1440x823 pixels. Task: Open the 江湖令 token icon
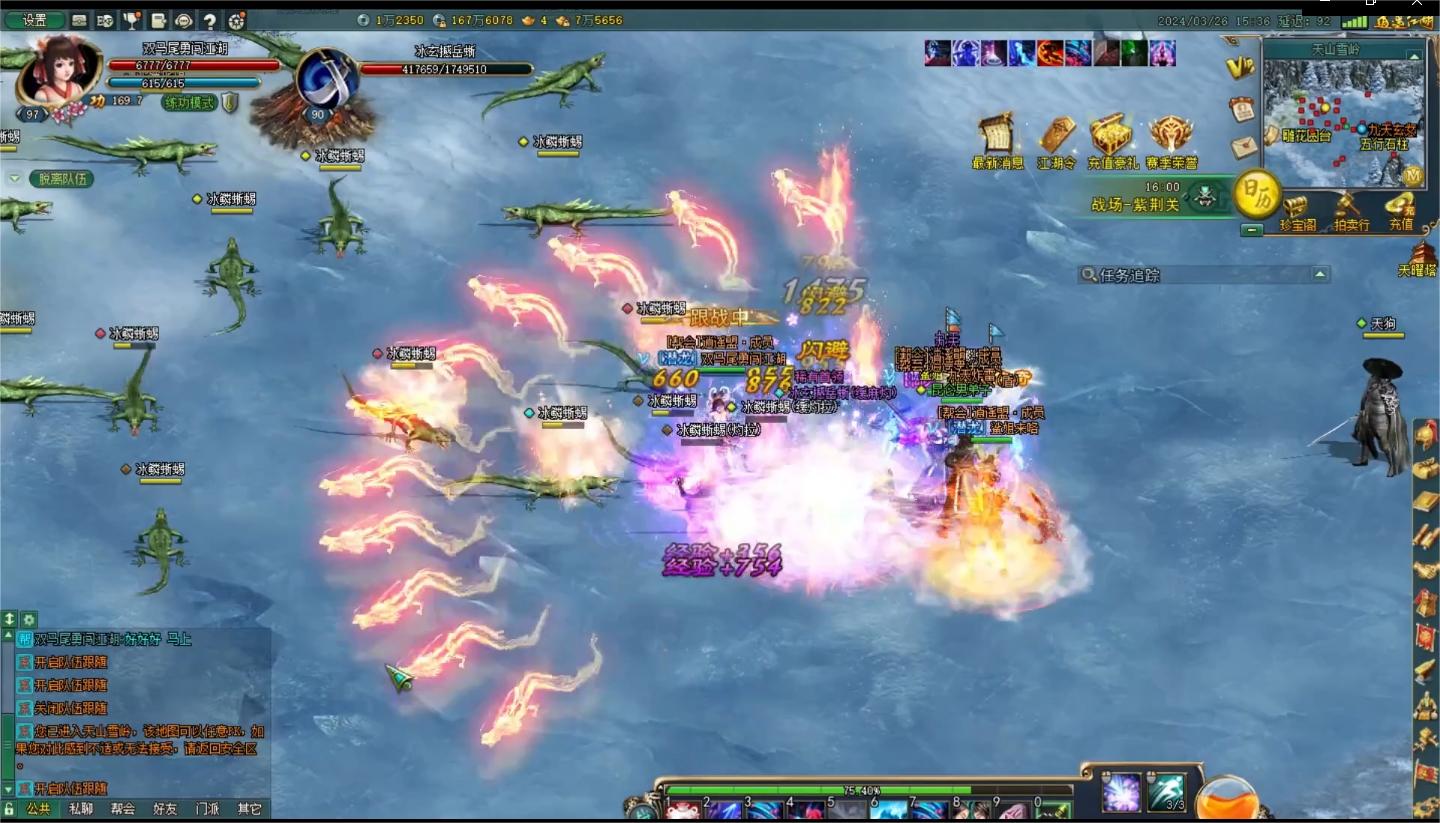point(1057,140)
